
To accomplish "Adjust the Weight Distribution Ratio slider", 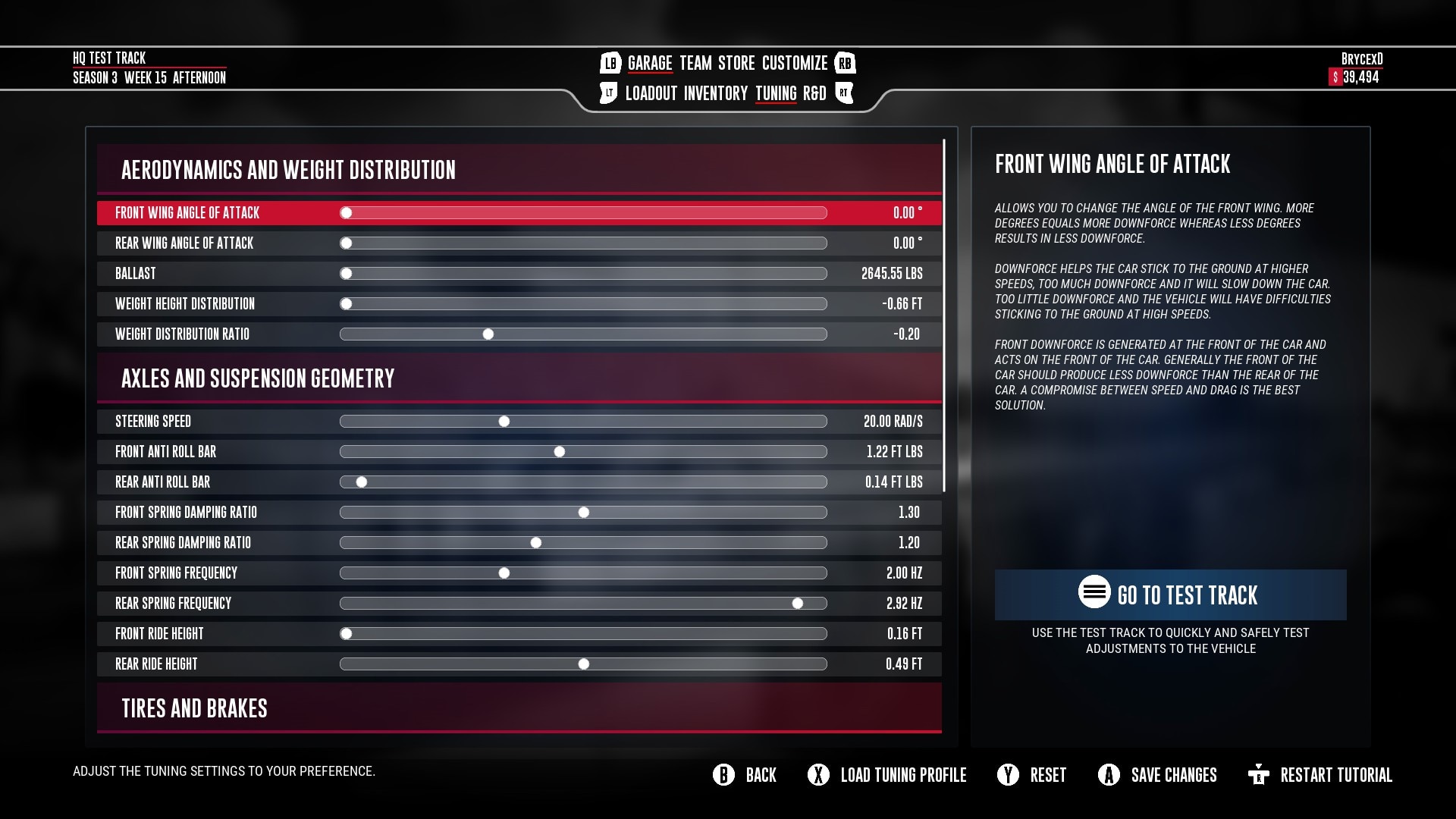I will (x=488, y=334).
